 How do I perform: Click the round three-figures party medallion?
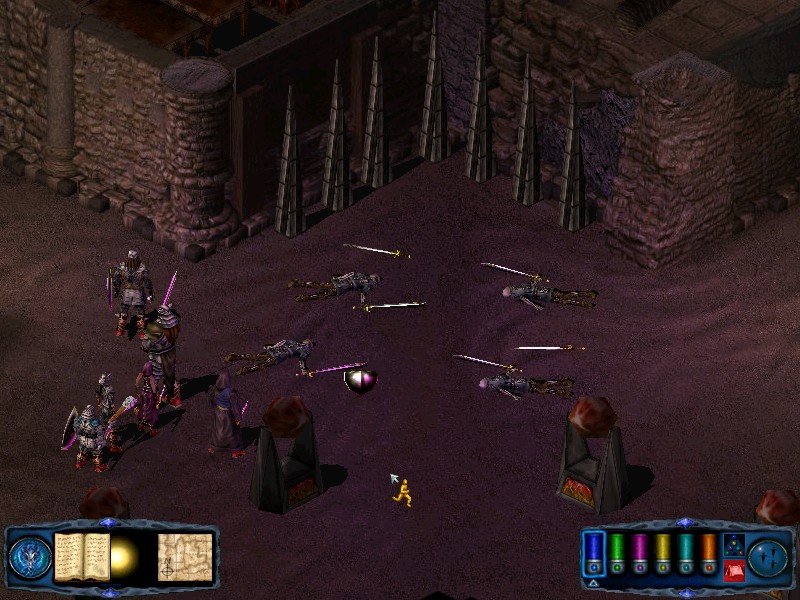(769, 556)
